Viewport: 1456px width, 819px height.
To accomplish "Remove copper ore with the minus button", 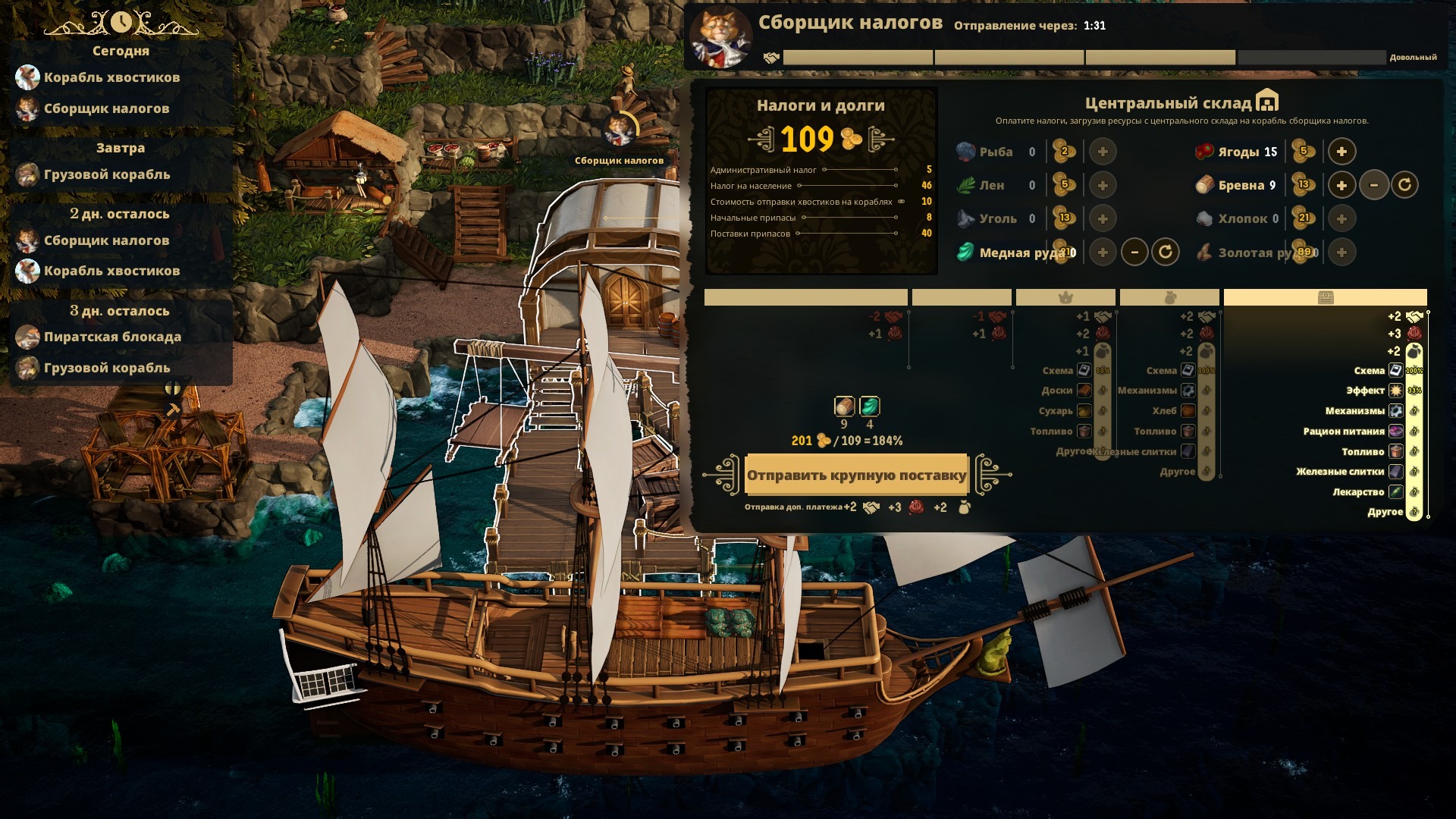I will [x=1134, y=252].
